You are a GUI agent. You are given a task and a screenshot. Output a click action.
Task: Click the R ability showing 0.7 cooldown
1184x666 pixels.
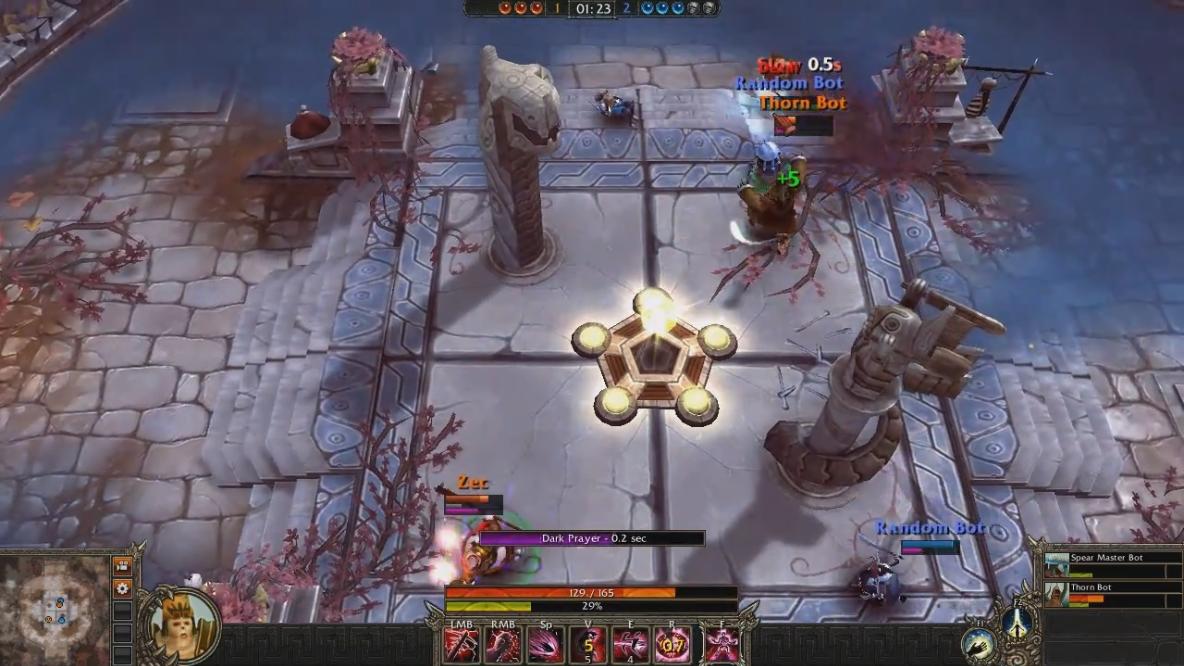[x=672, y=646]
